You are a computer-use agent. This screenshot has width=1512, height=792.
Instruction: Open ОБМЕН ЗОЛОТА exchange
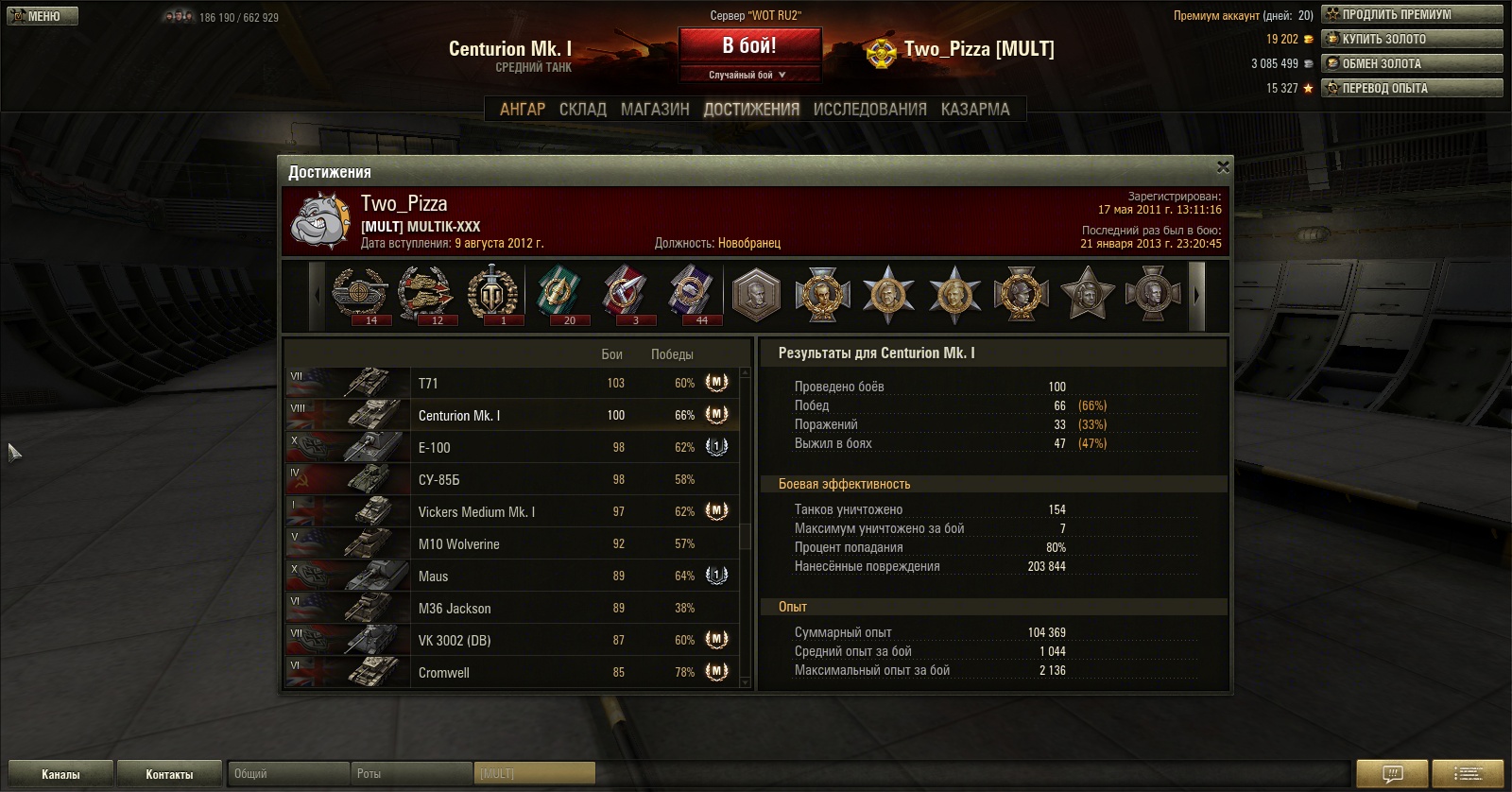coord(1412,63)
